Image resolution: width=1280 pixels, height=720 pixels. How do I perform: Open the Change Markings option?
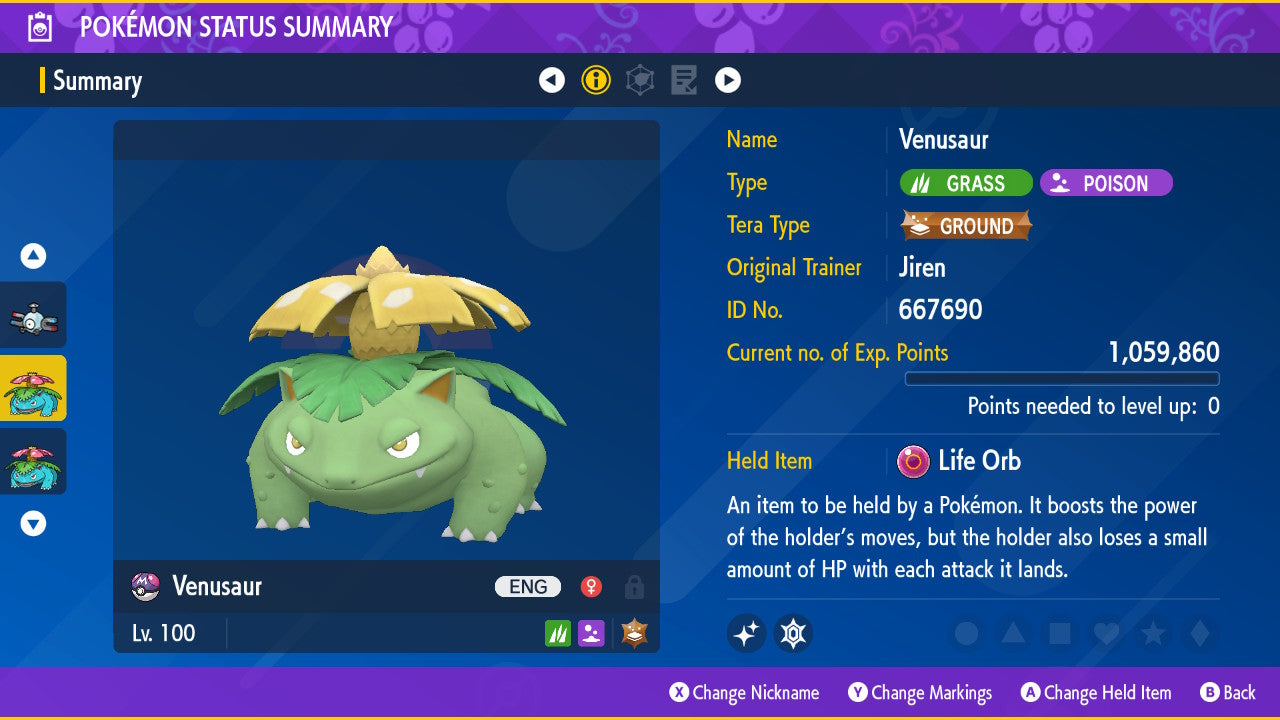(920, 693)
